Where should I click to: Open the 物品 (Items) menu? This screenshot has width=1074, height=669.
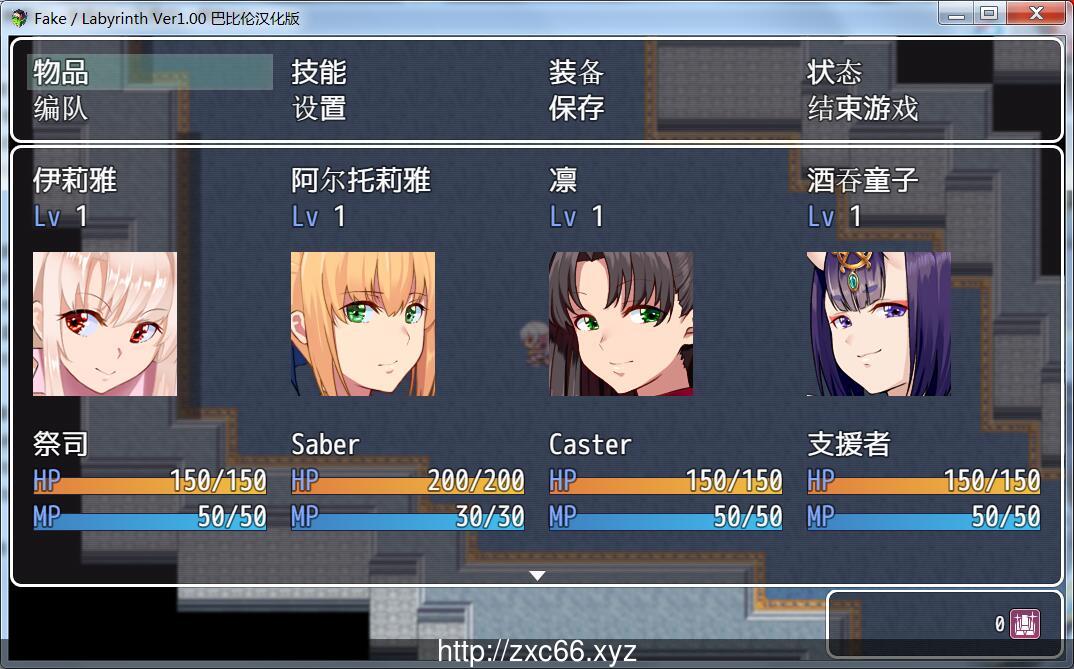point(62,72)
